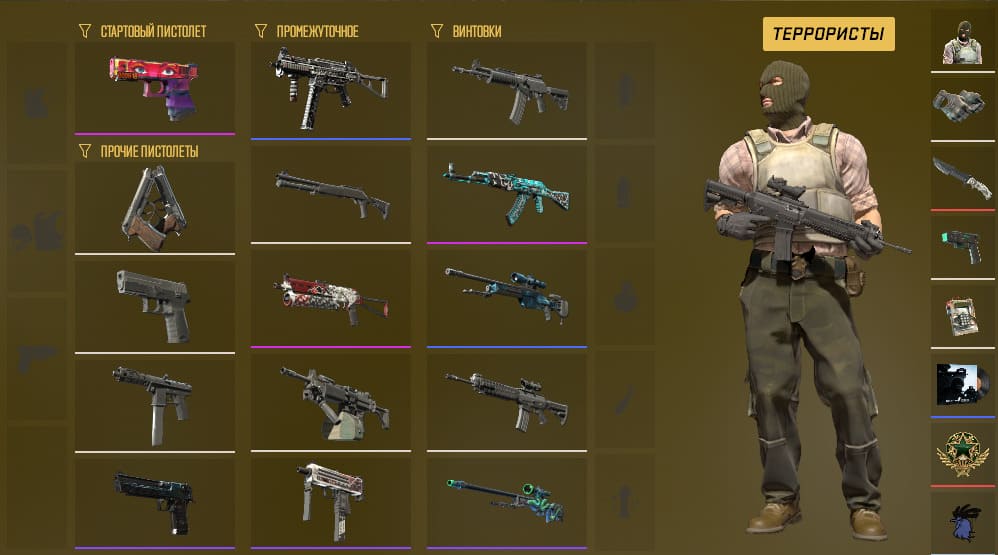Image resolution: width=998 pixels, height=555 pixels.
Task: Click the ТЕРРОРИСТЫ team button
Action: pos(828,34)
